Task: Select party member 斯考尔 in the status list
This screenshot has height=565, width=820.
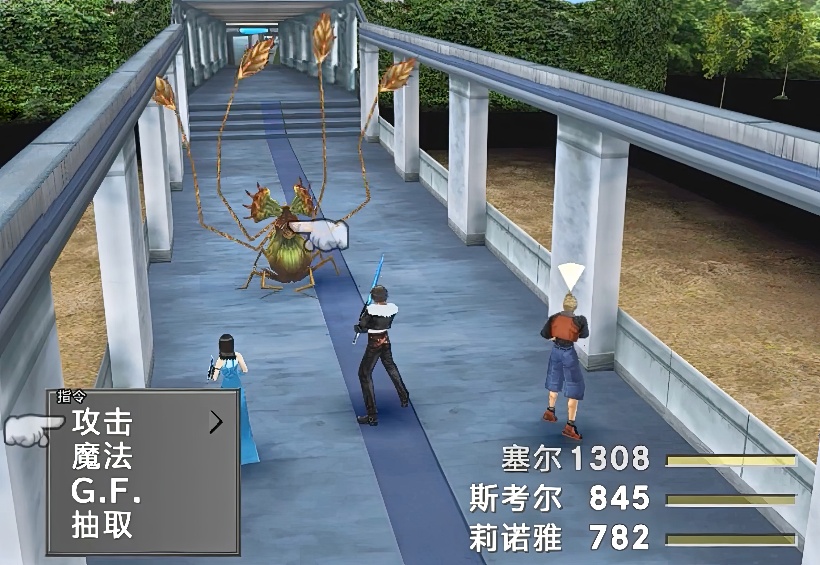Action: click(x=516, y=498)
